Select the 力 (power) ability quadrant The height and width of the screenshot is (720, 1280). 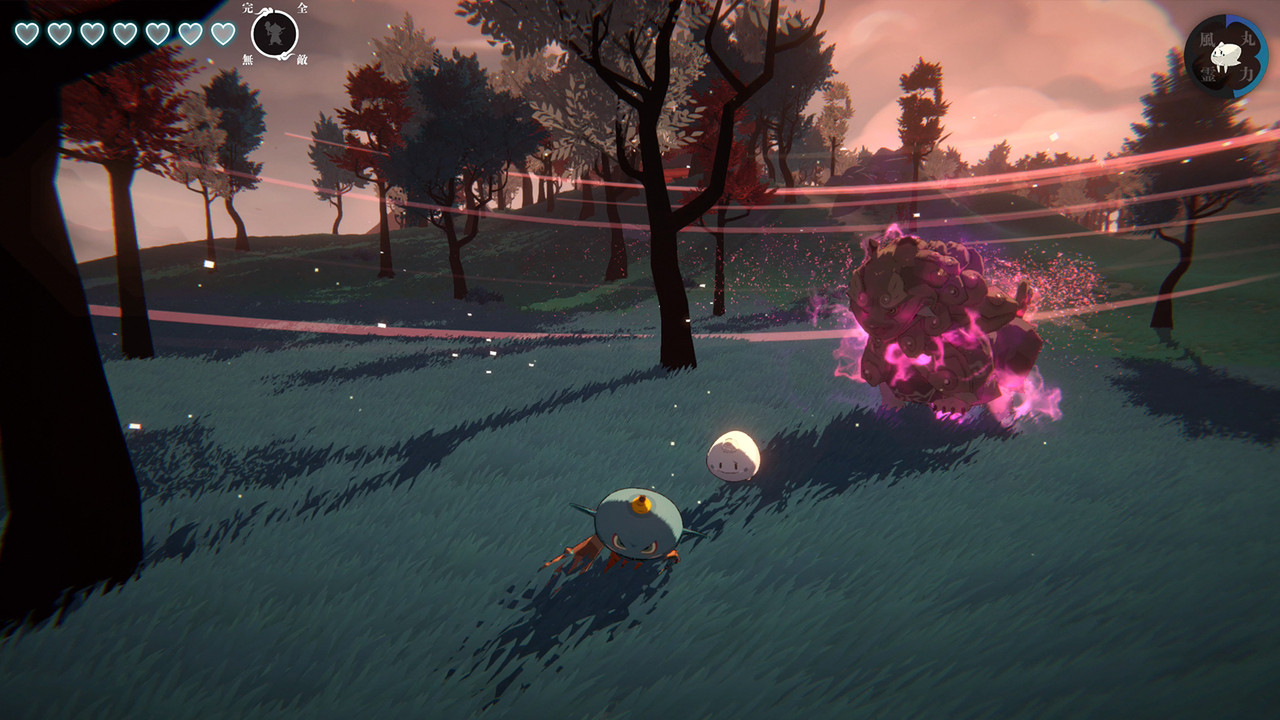click(x=1248, y=72)
